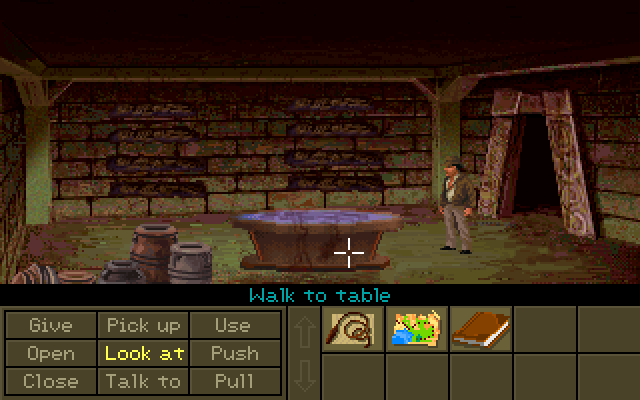This screenshot has height=400, width=640.
Task: Select the Open verb
Action: (50, 353)
